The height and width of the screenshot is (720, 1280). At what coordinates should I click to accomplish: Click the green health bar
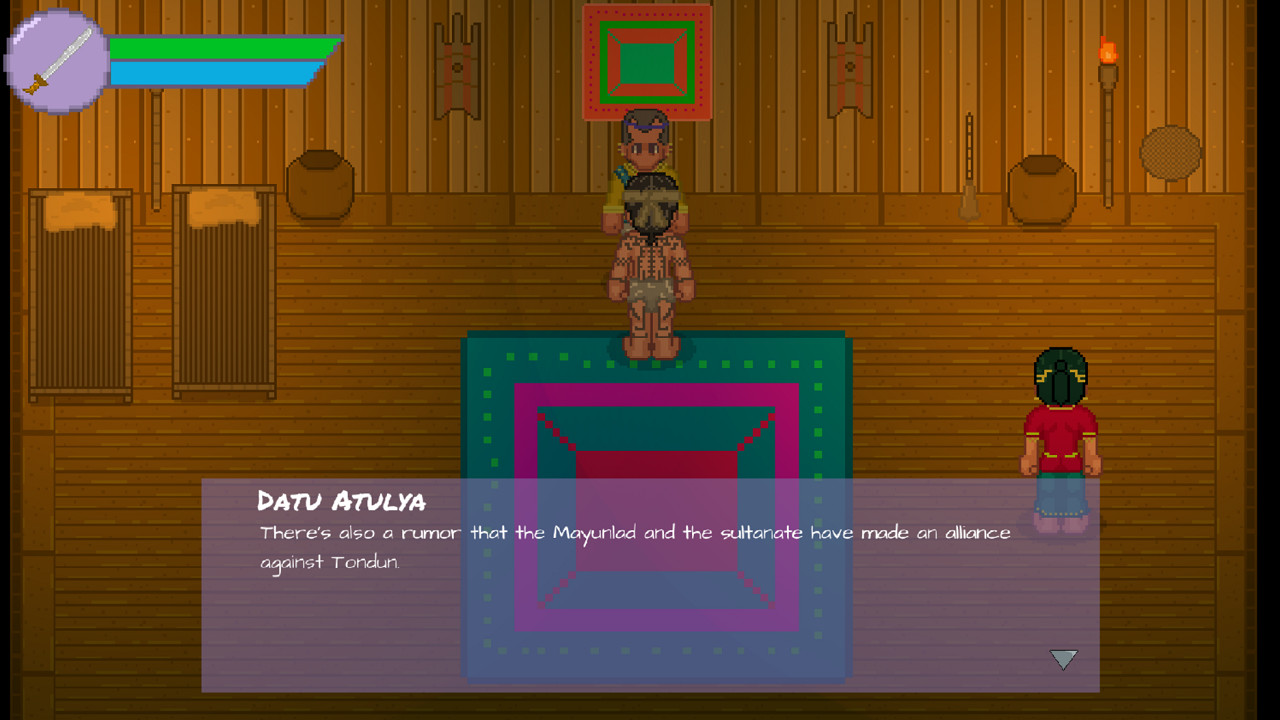[220, 48]
